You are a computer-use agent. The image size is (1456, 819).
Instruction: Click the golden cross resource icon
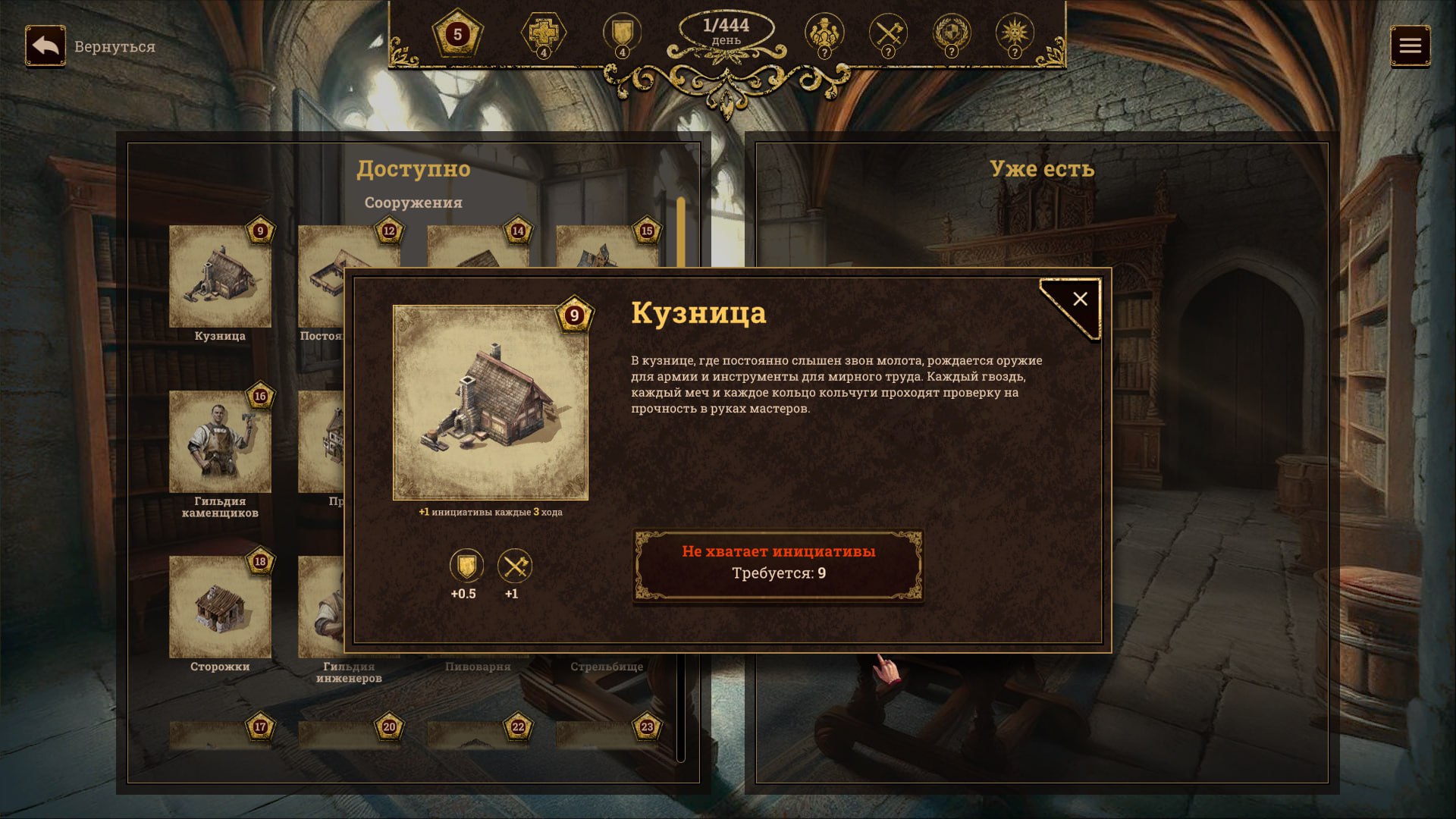[543, 33]
